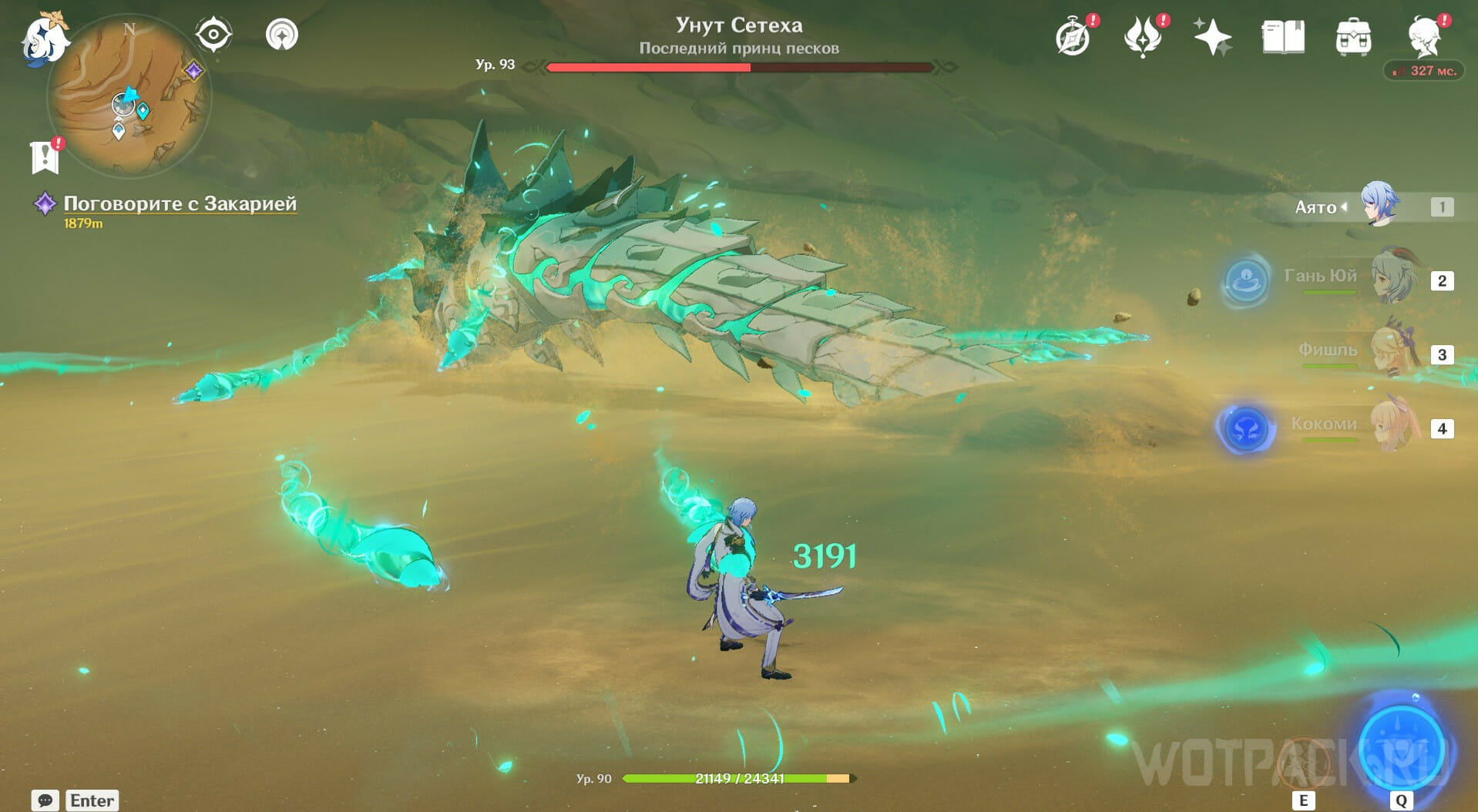This screenshot has height=812, width=1478.
Task: Open the co-op mode icon
Action: 282,35
